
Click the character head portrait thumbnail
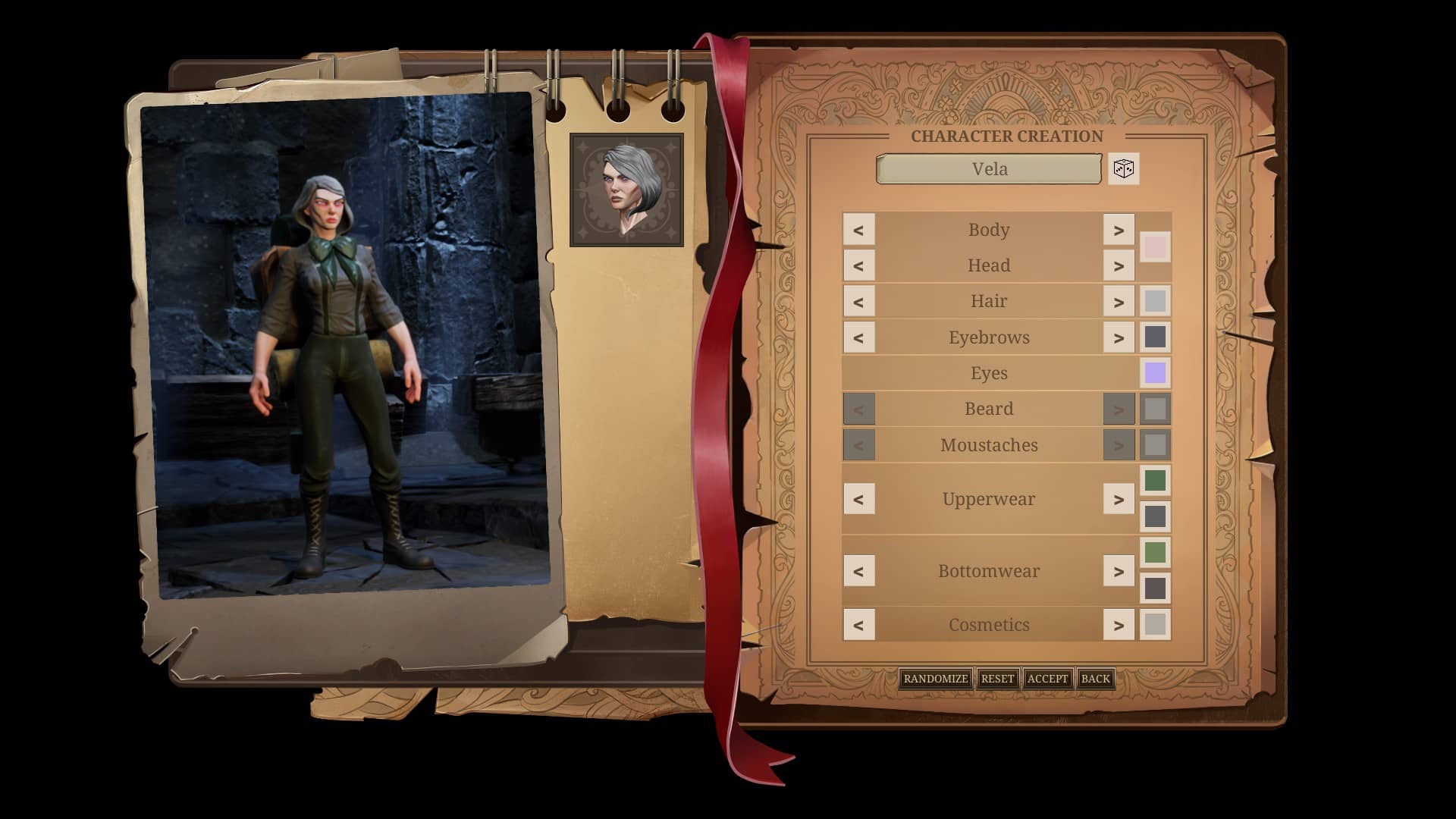[x=626, y=190]
